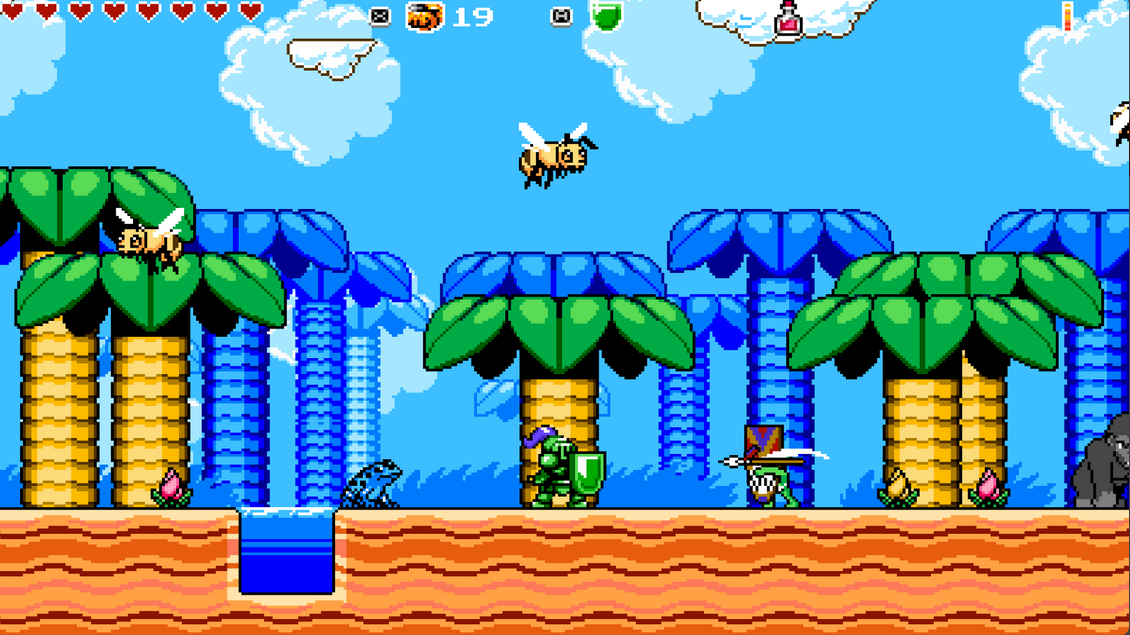Select the orange fire item icon
This screenshot has height=635, width=1130.
(425, 16)
